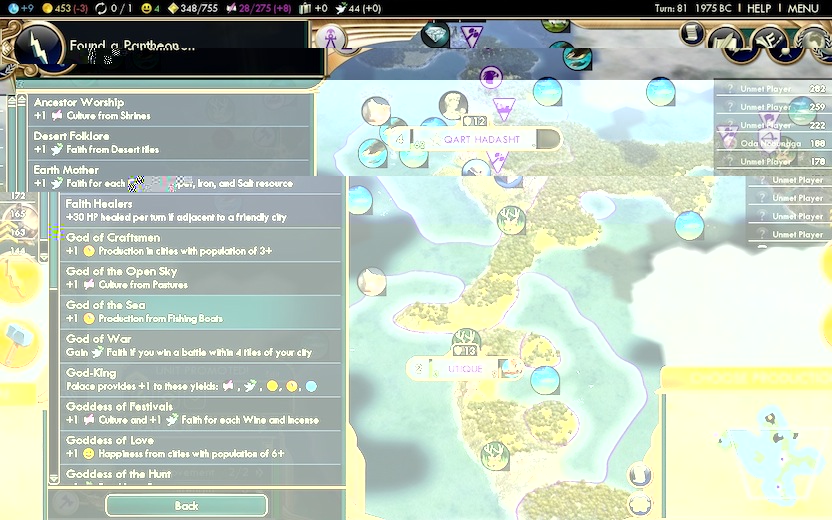This screenshot has width=832, height=520.
Task: Select Oda Nobunaga in the player list
Action: [x=772, y=143]
